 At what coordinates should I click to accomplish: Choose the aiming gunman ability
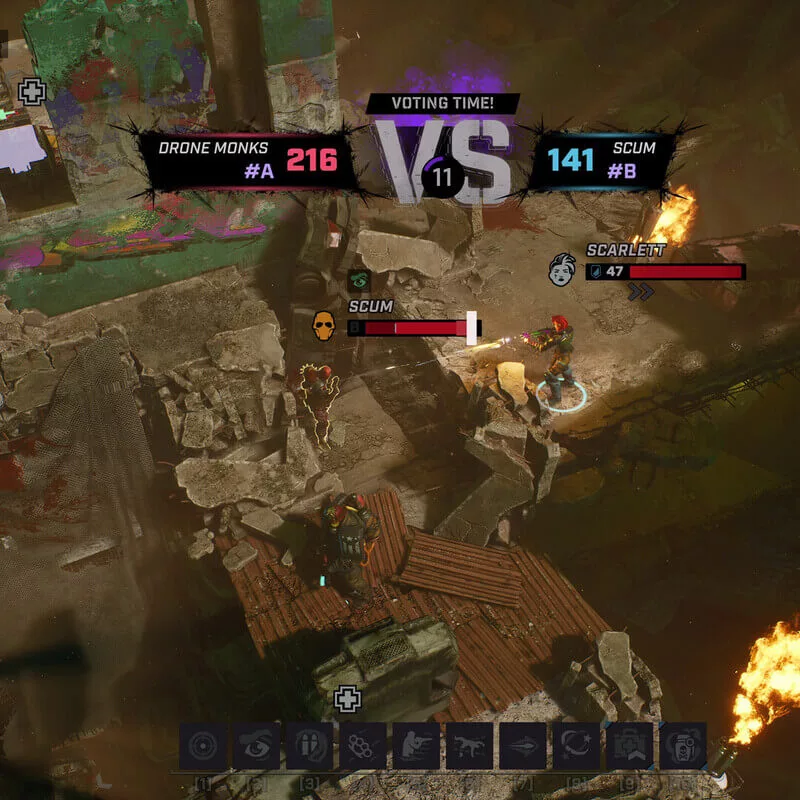[x=416, y=746]
